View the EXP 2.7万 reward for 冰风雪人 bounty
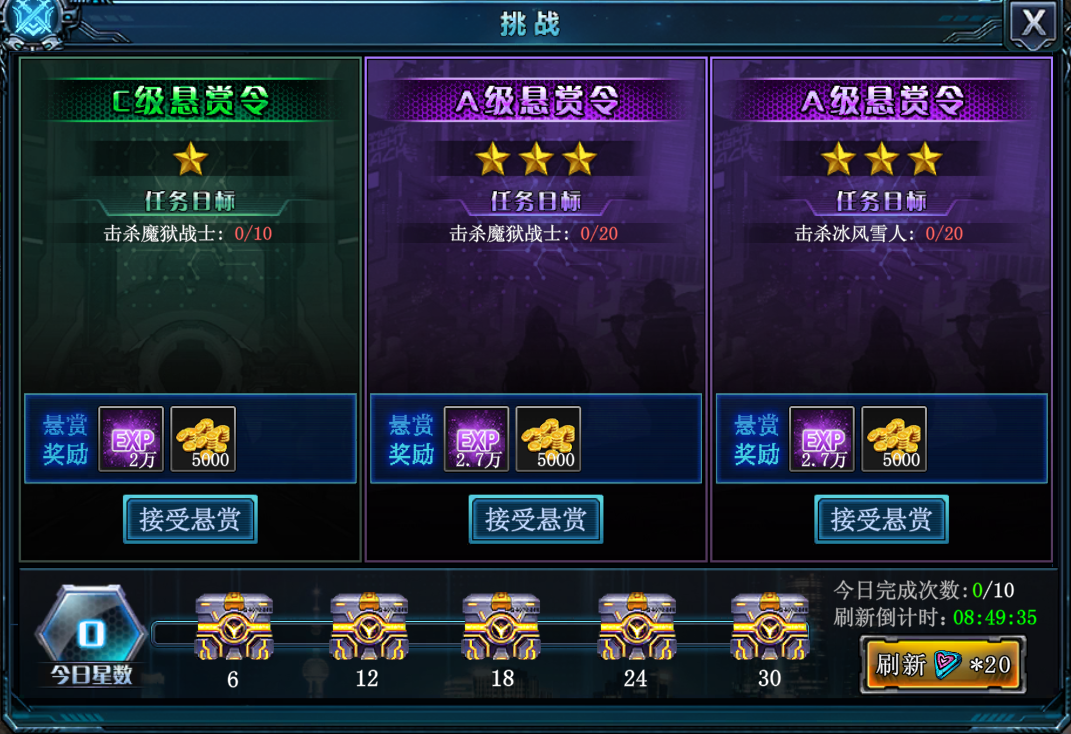This screenshot has height=734, width=1071. tap(822, 439)
